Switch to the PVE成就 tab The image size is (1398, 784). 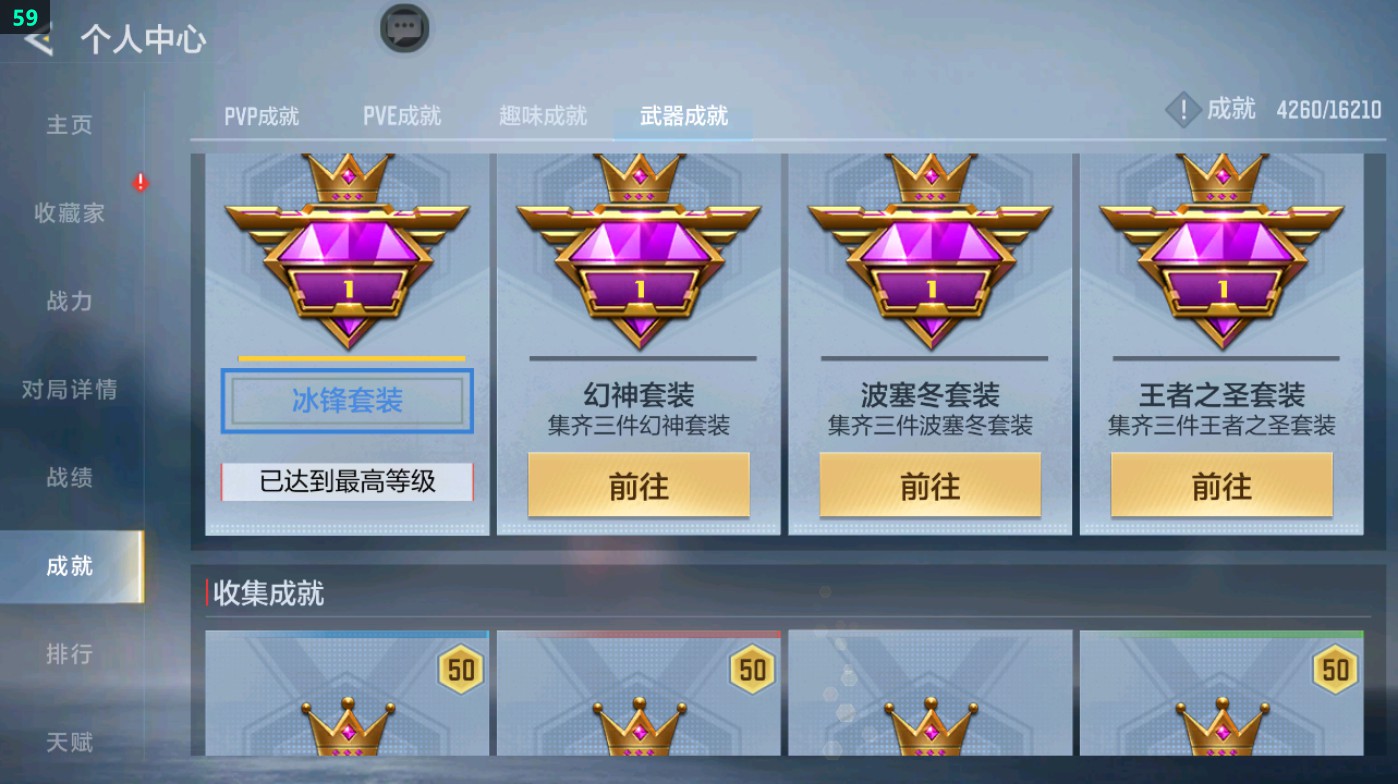click(x=402, y=115)
